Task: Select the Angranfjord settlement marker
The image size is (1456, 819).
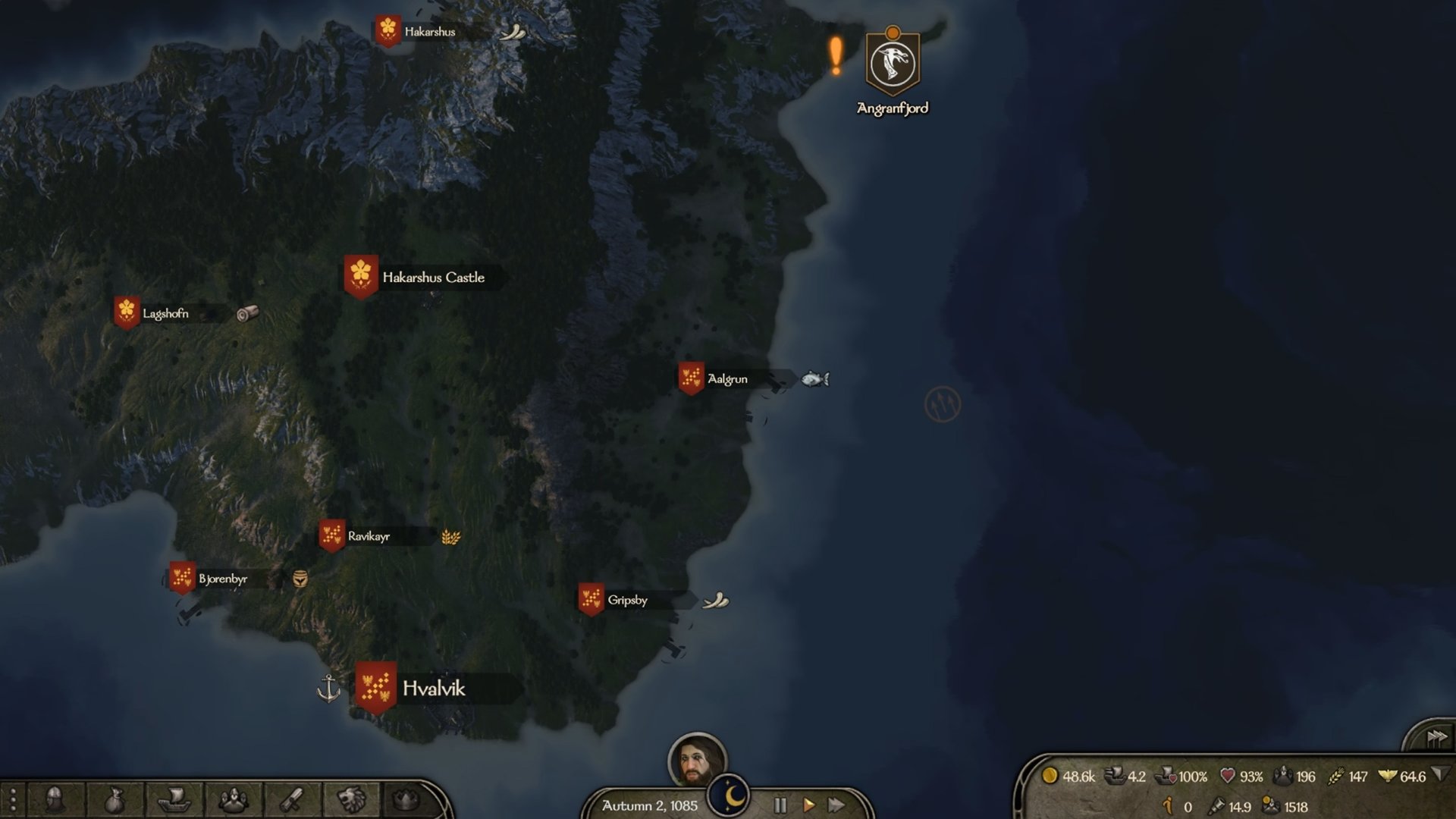Action: click(x=893, y=64)
